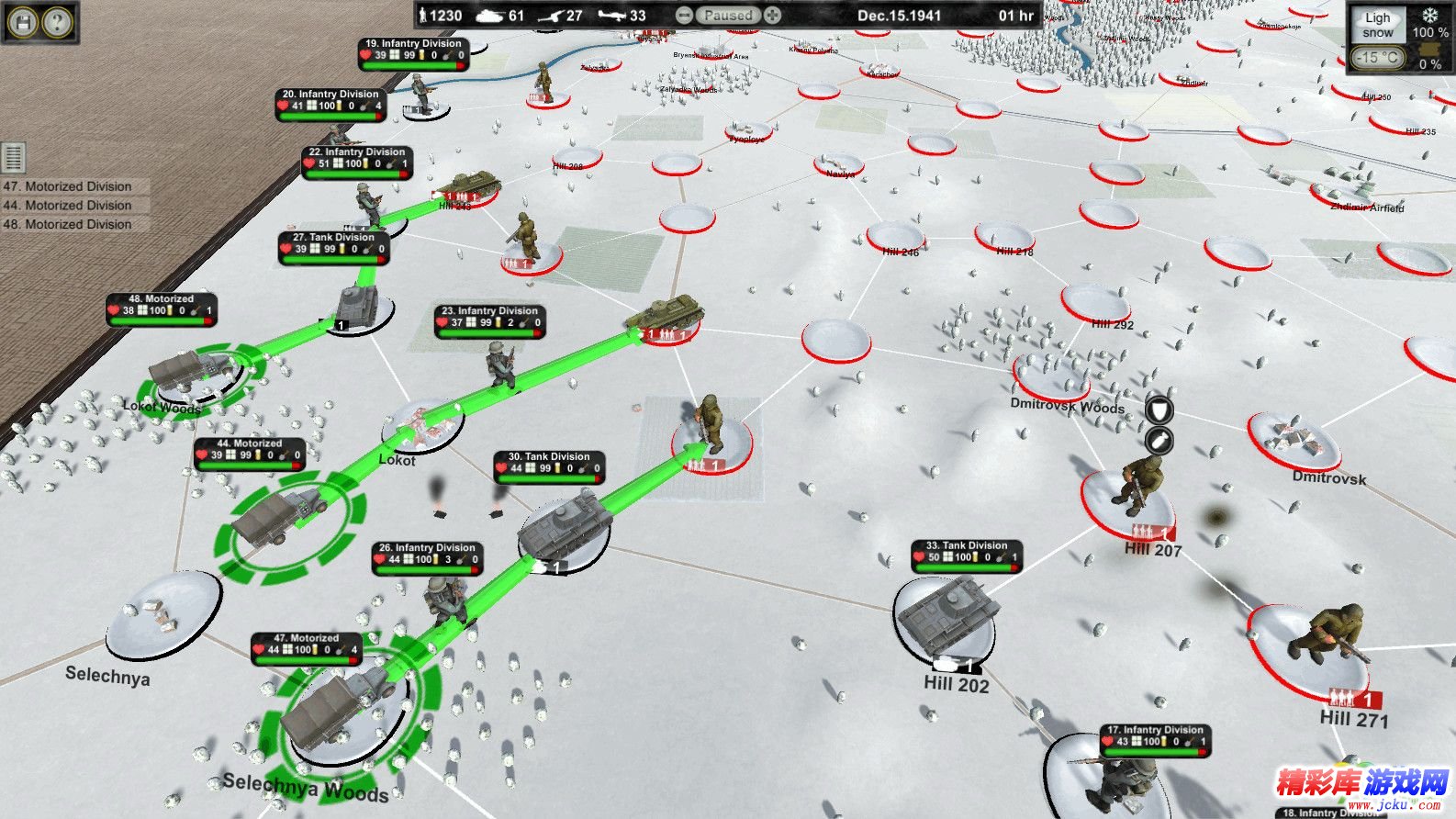Toggle the Paused game state button

[x=728, y=16]
